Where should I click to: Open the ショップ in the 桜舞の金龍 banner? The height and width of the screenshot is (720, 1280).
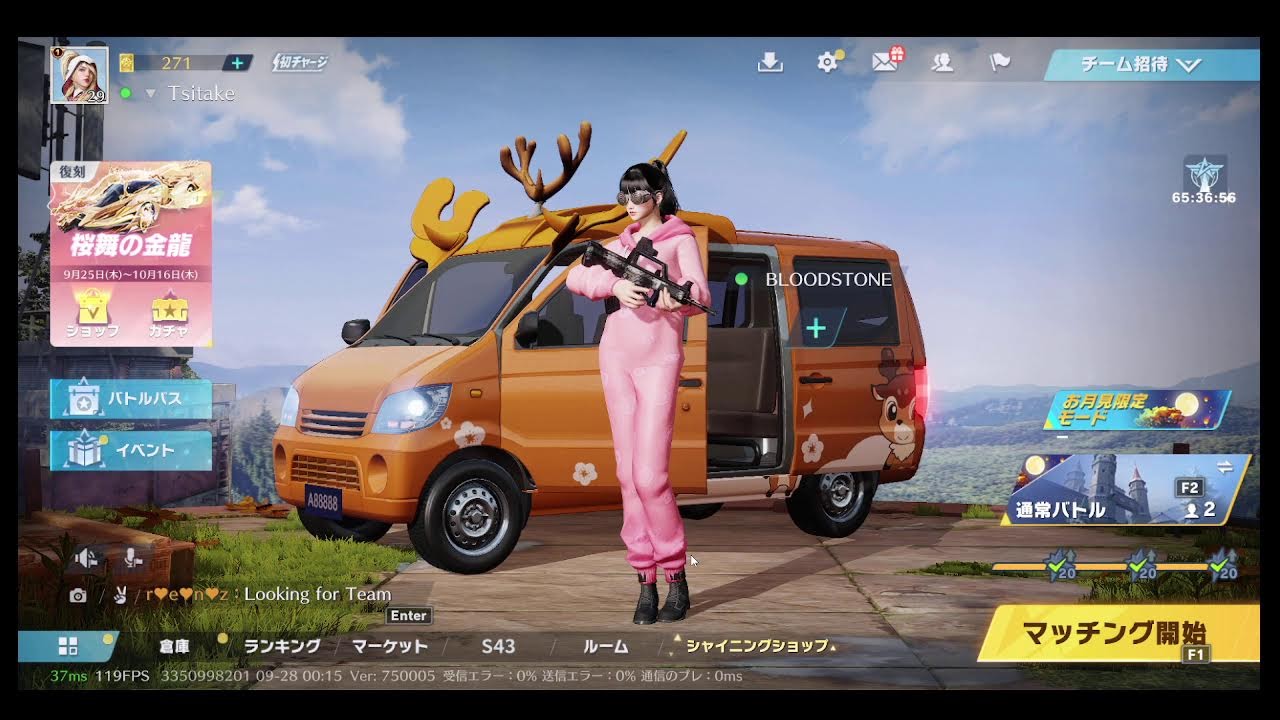92,312
